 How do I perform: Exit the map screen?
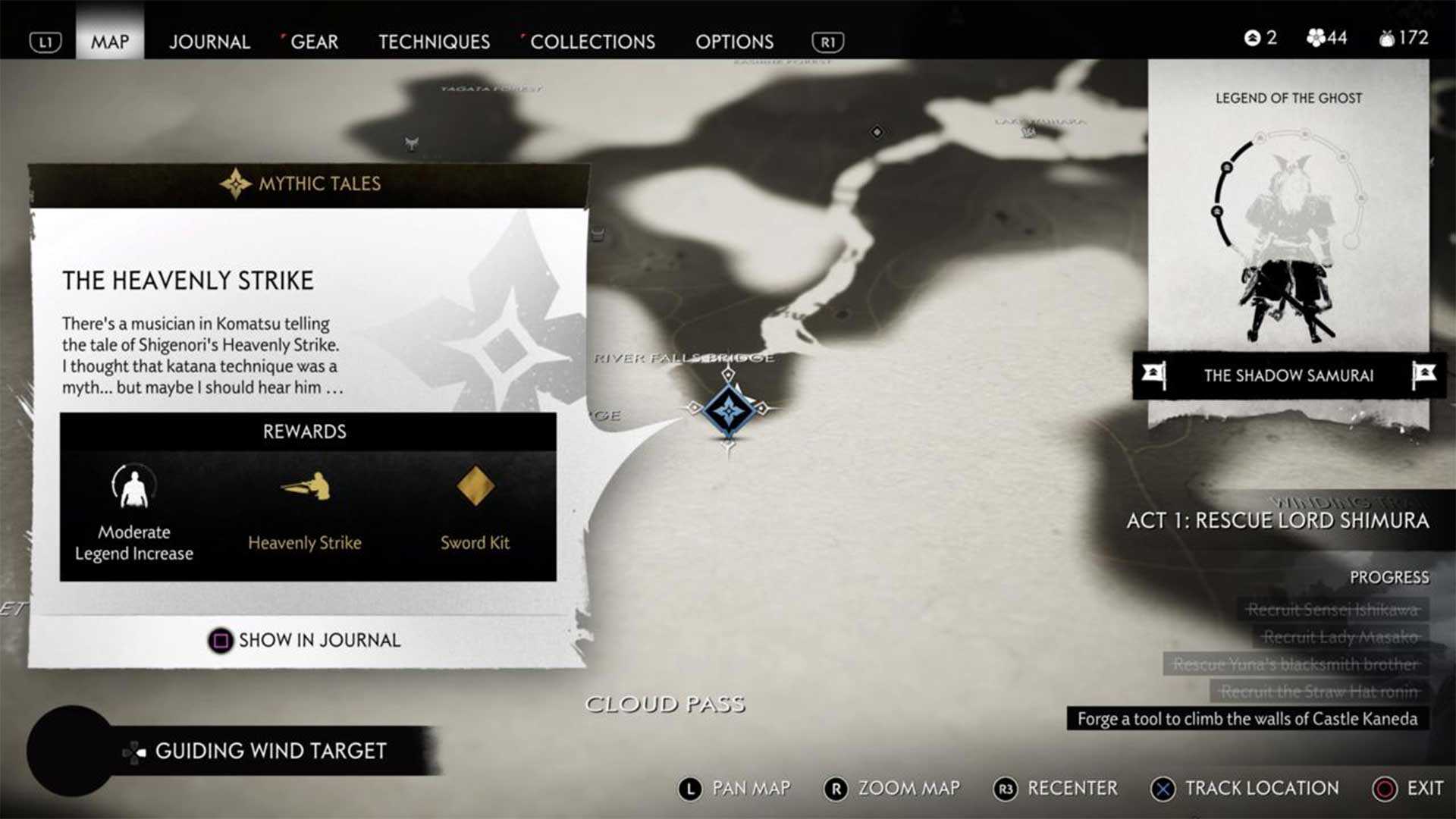[x=1409, y=789]
